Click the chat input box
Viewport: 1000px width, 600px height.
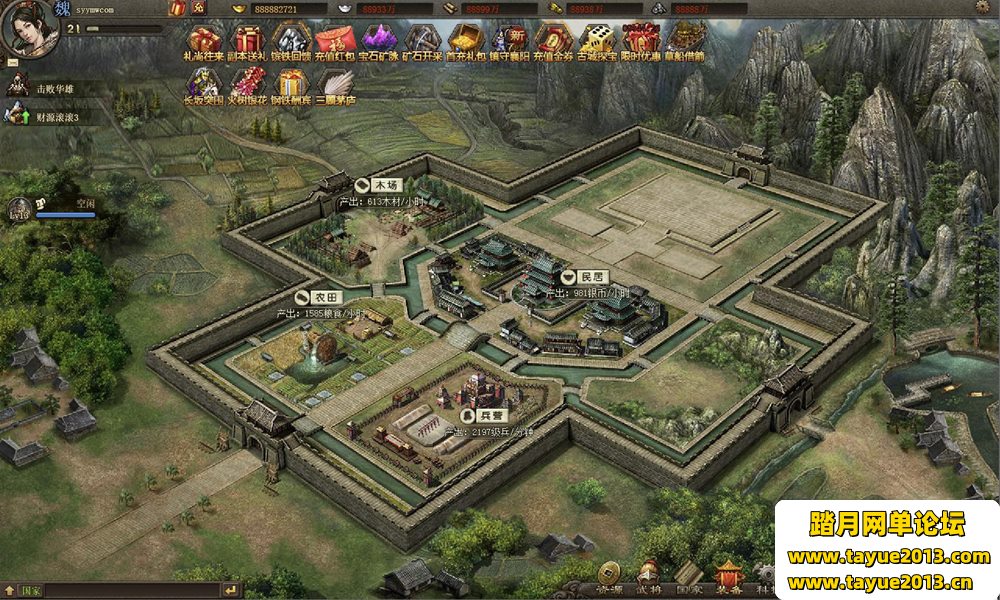[x=130, y=591]
